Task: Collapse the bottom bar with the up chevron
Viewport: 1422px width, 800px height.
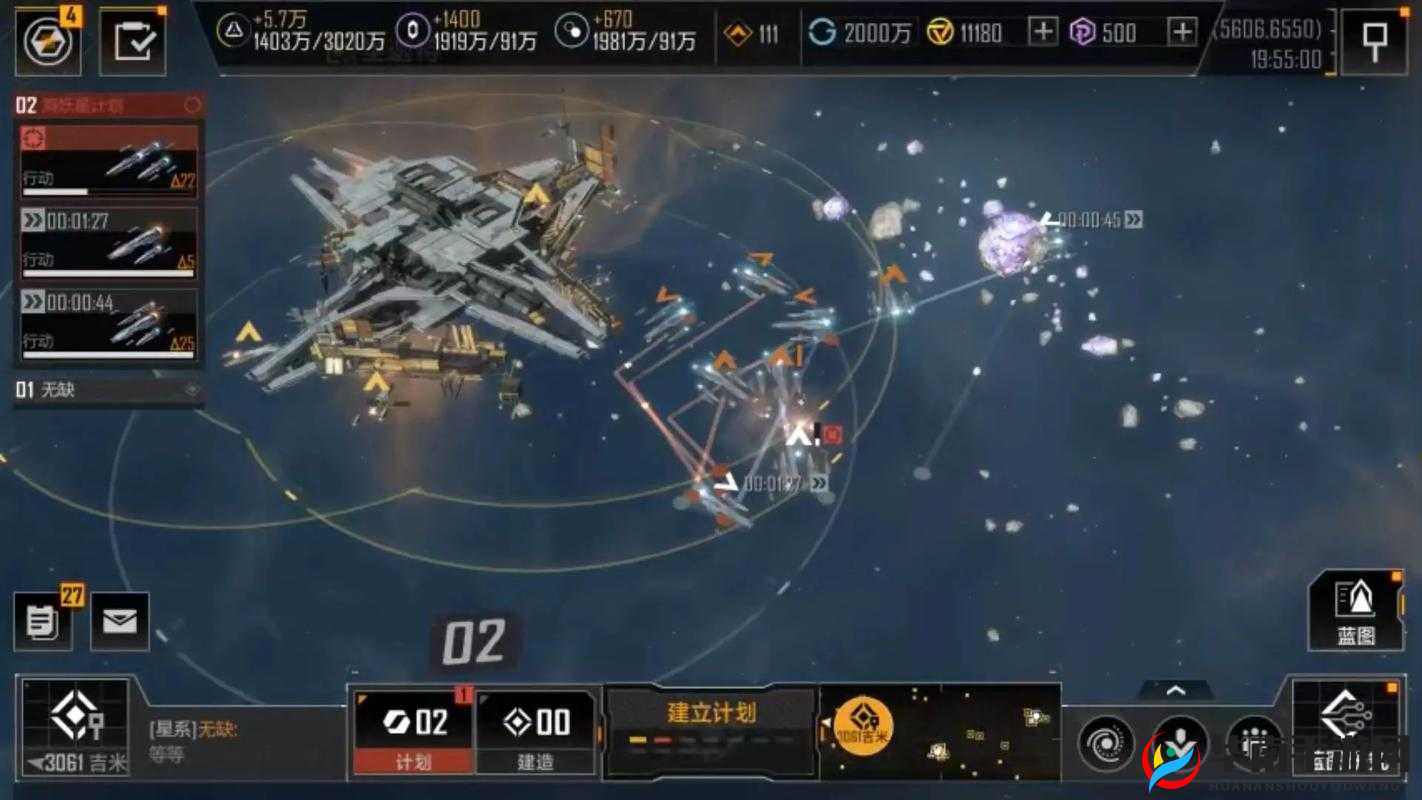Action: tap(1175, 688)
